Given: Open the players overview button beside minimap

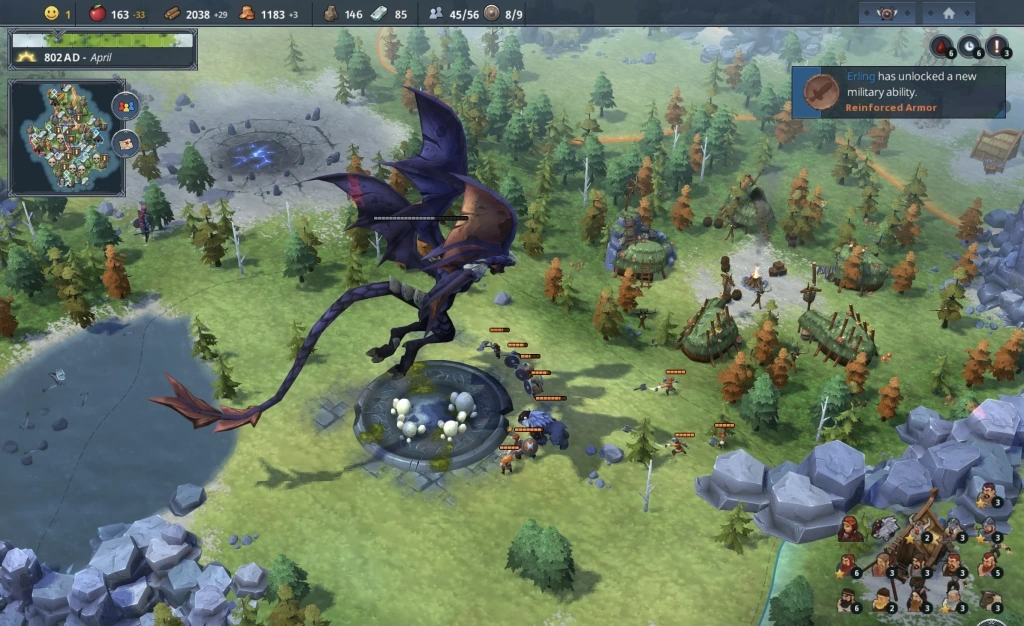Looking at the screenshot, I should 125,104.
